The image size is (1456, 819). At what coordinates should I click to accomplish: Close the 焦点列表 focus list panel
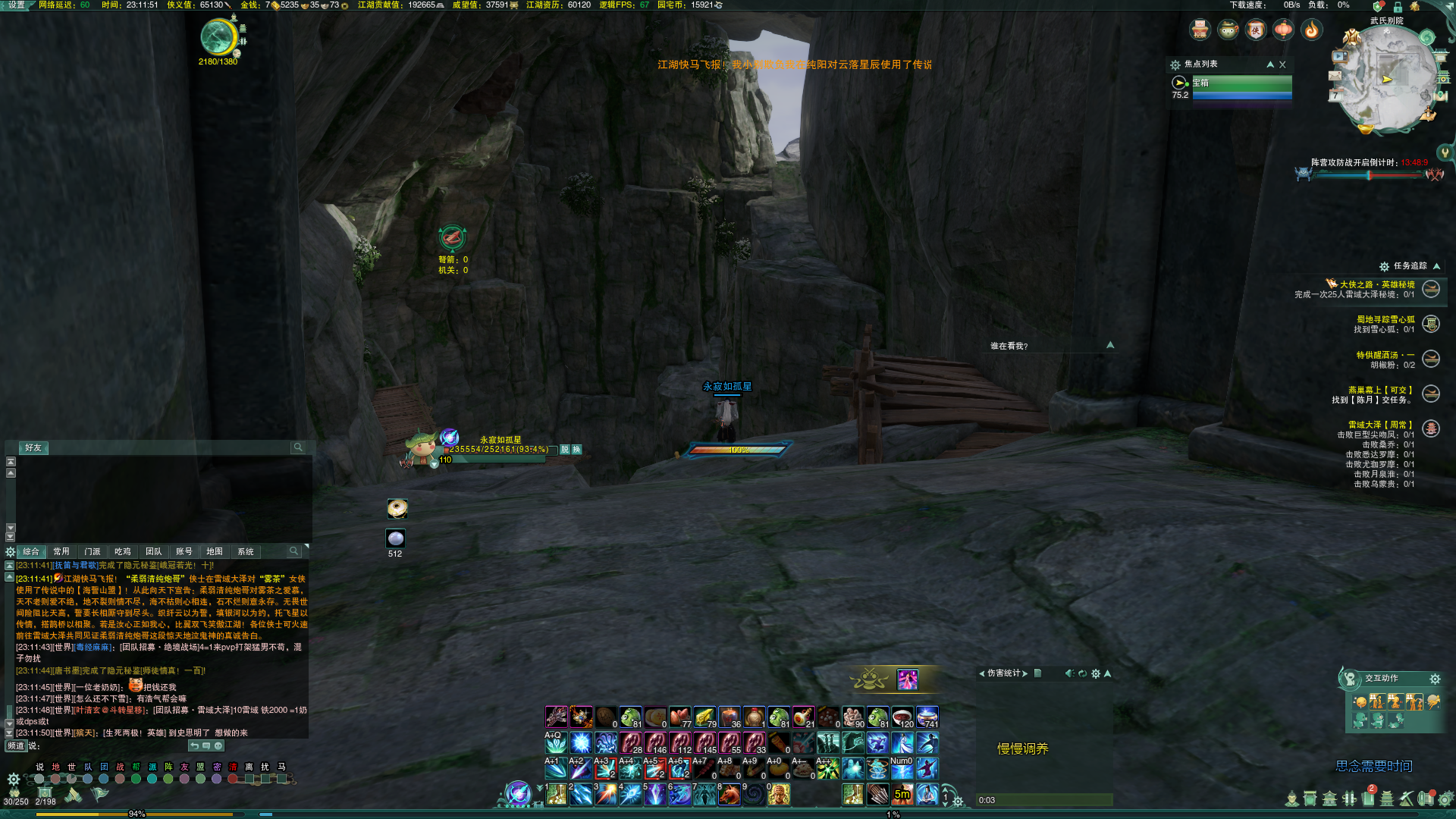pyautogui.click(x=1282, y=64)
